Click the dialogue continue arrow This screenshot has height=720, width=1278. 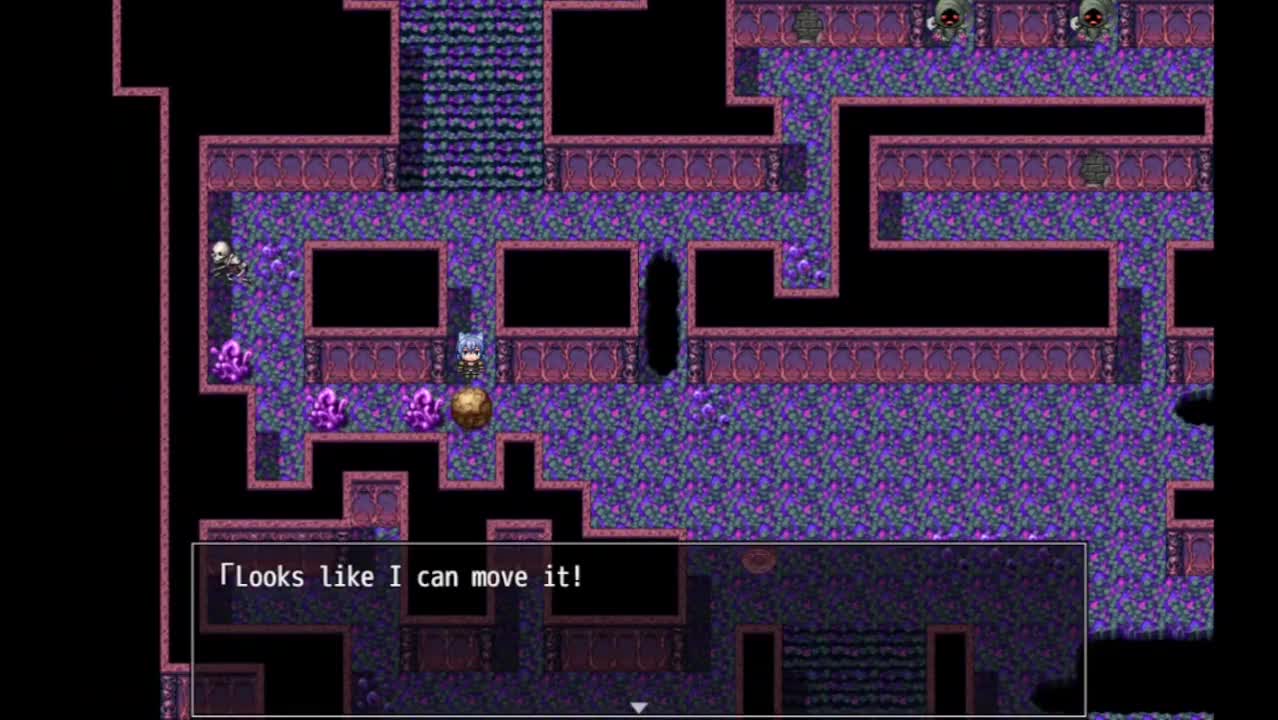(x=638, y=707)
